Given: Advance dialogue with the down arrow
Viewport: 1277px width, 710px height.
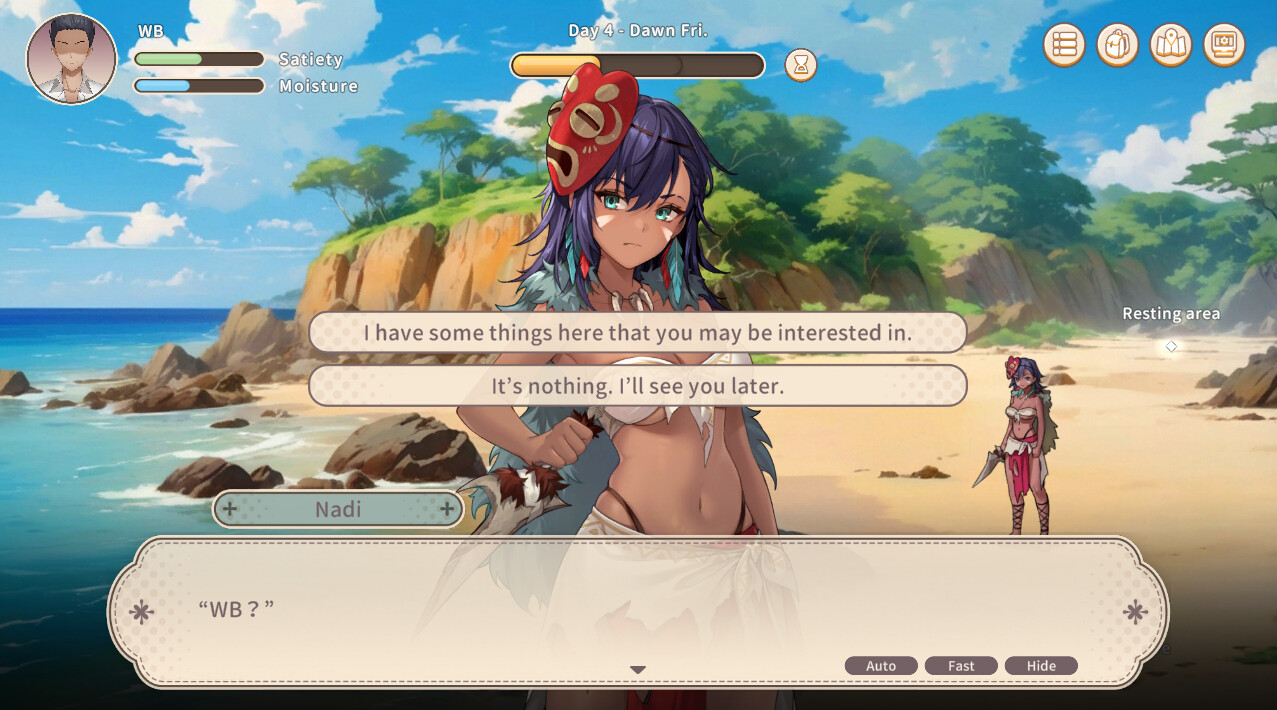Looking at the screenshot, I should pyautogui.click(x=638, y=670).
